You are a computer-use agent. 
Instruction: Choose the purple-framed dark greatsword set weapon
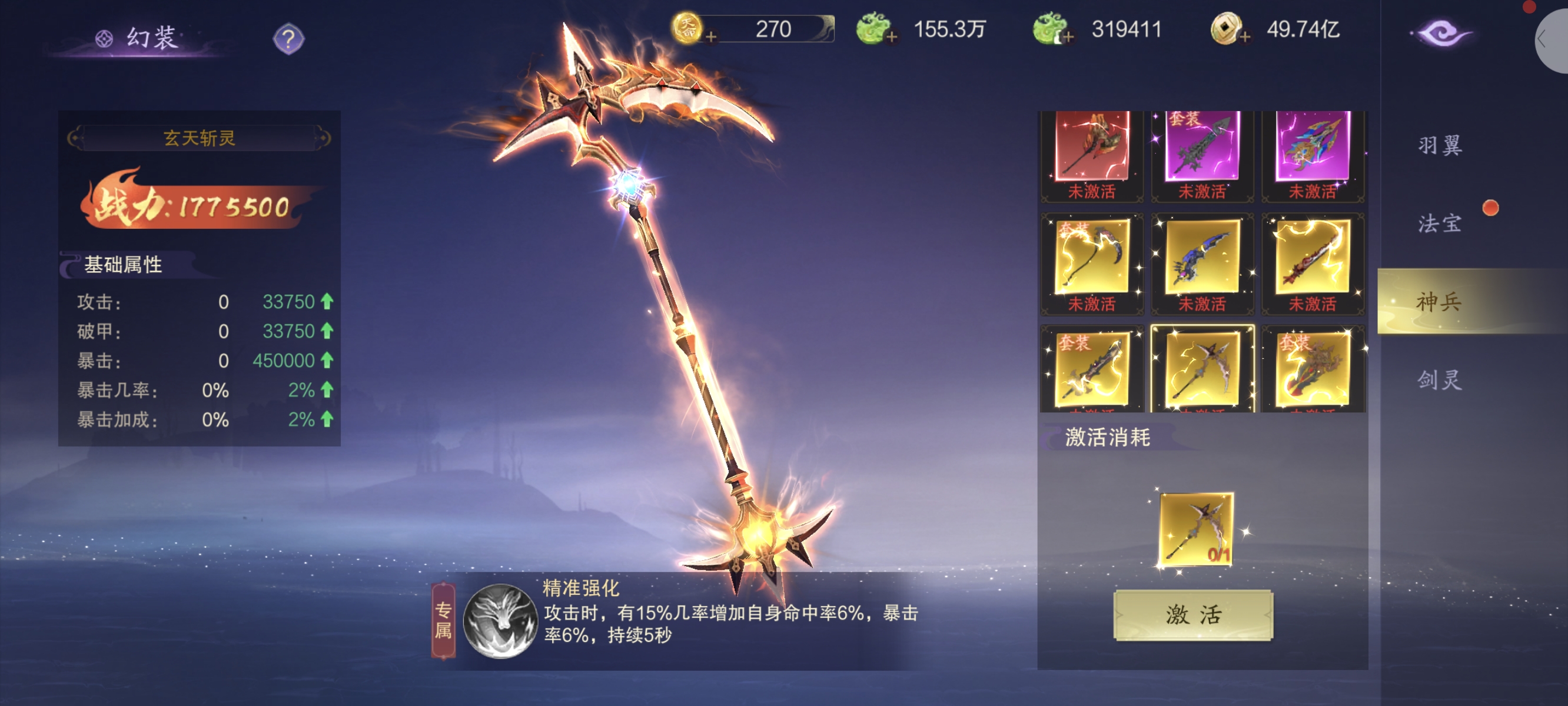(x=1201, y=149)
